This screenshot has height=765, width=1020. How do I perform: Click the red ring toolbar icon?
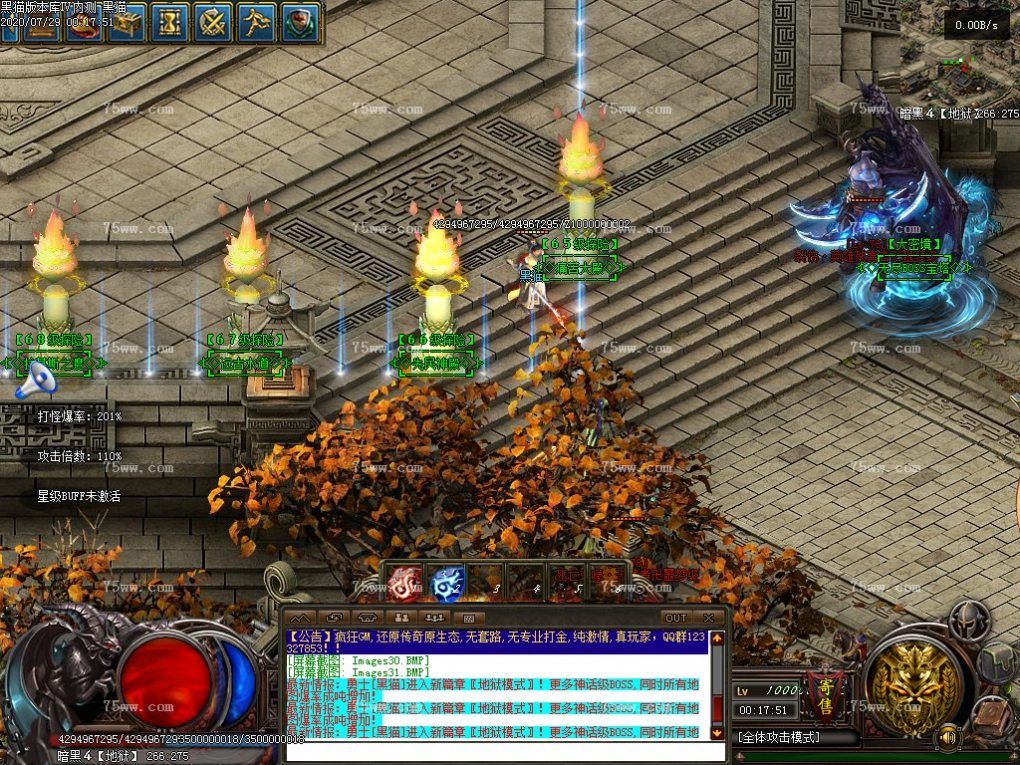[x=84, y=26]
